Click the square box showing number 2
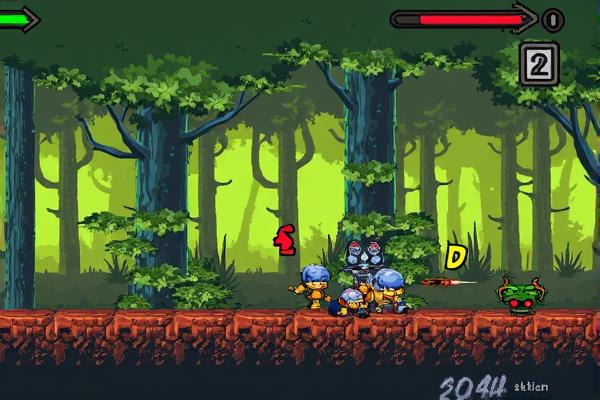 pyautogui.click(x=538, y=64)
